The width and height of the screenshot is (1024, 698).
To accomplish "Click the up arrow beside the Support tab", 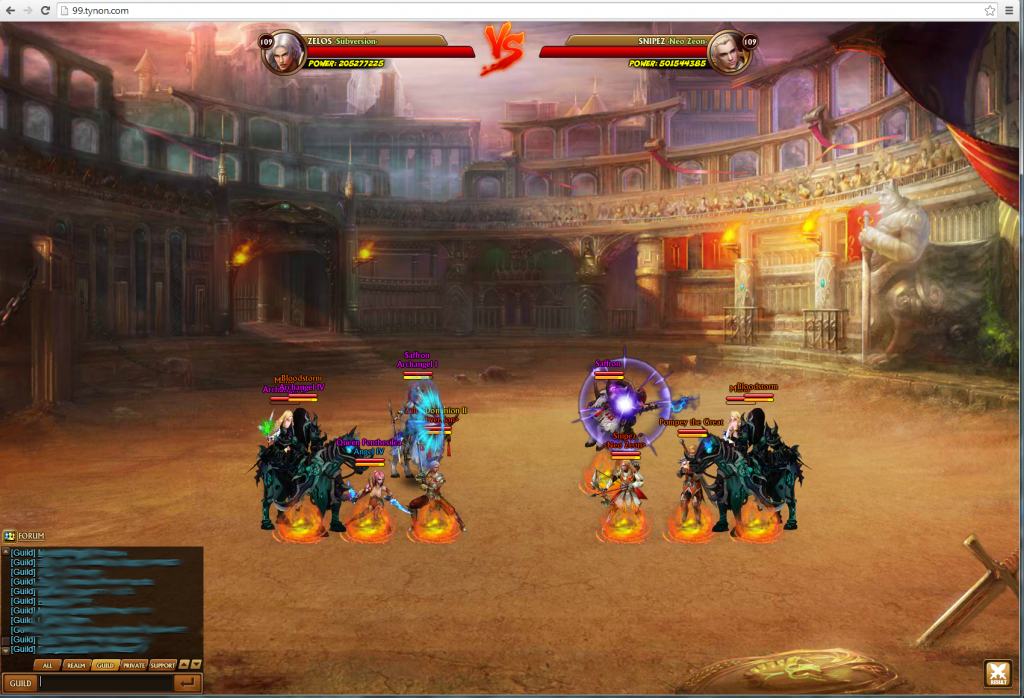I will point(184,665).
